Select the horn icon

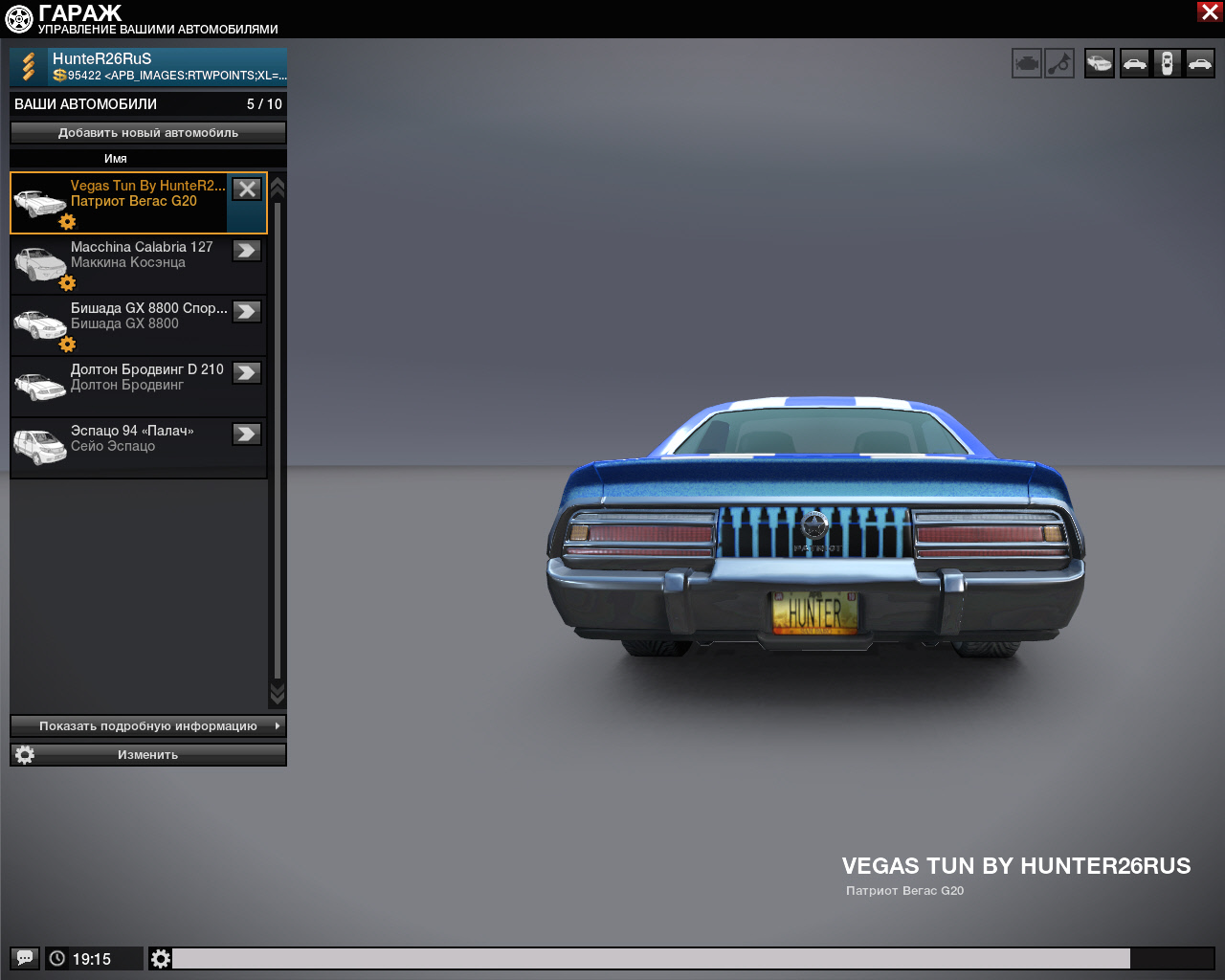pyautogui.click(x=1059, y=64)
